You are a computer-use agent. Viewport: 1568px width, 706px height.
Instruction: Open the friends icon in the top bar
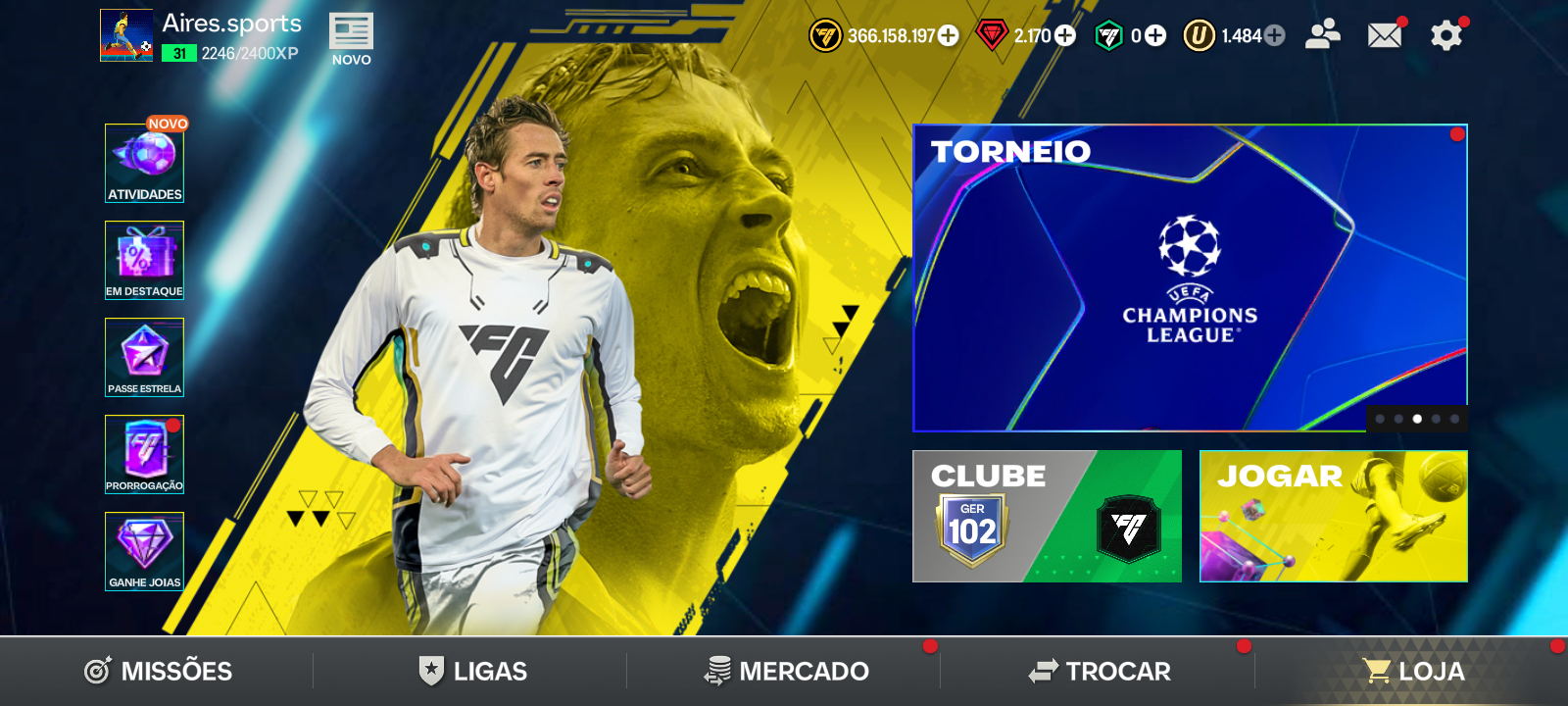1322,33
